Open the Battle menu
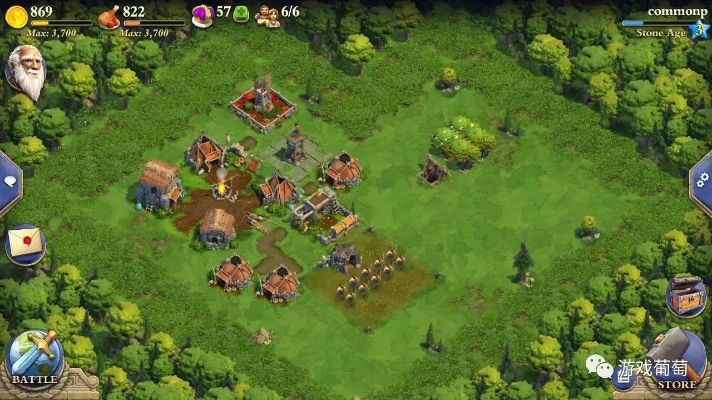712x400 pixels. tap(34, 360)
